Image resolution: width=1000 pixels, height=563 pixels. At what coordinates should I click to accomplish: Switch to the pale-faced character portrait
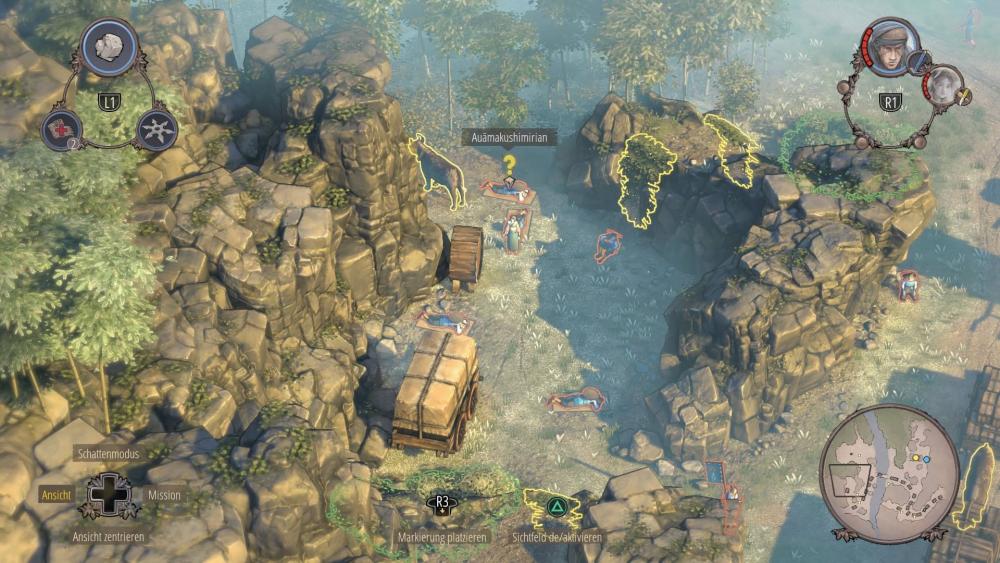(x=941, y=84)
